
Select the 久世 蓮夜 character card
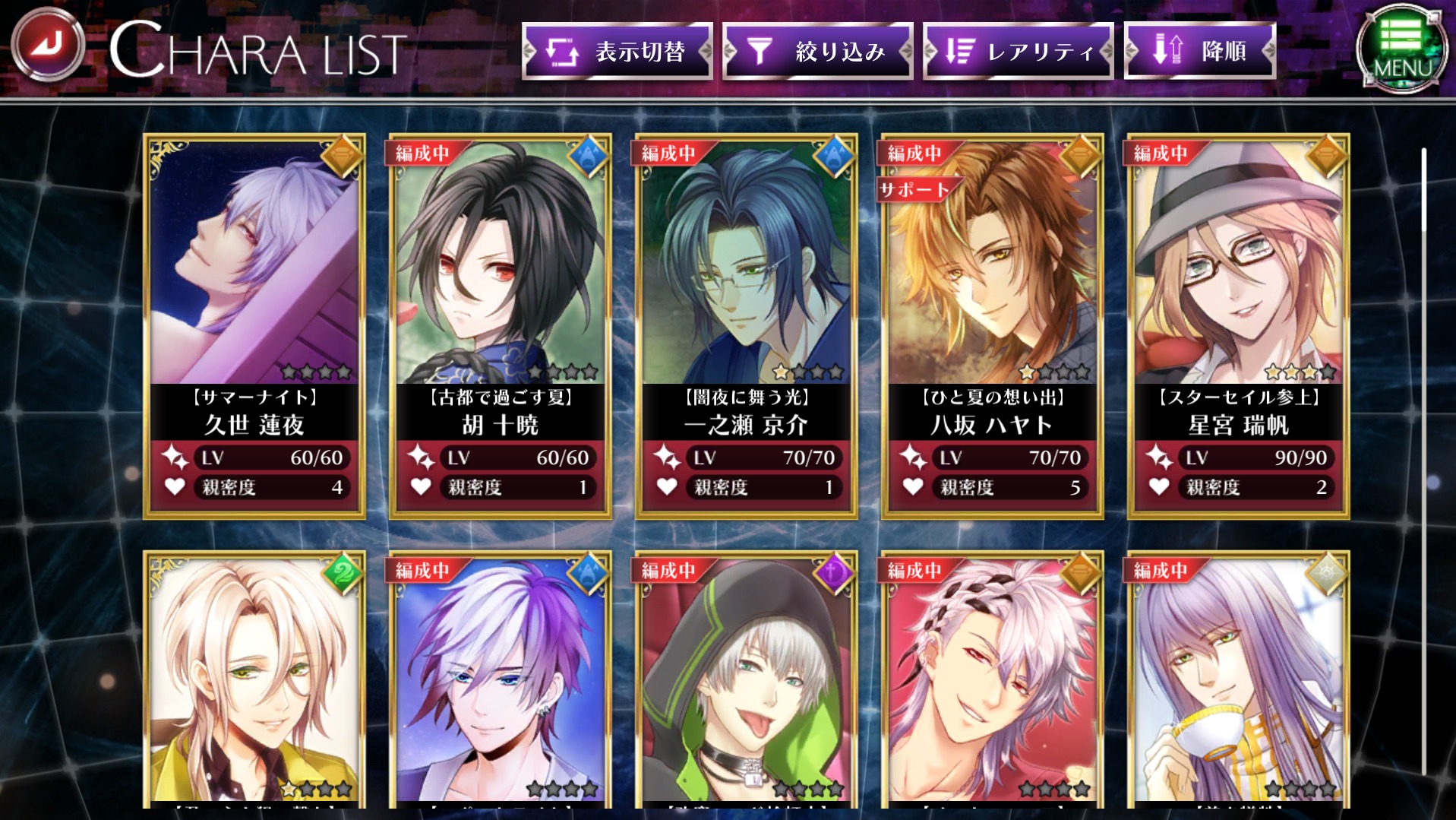click(x=254, y=326)
